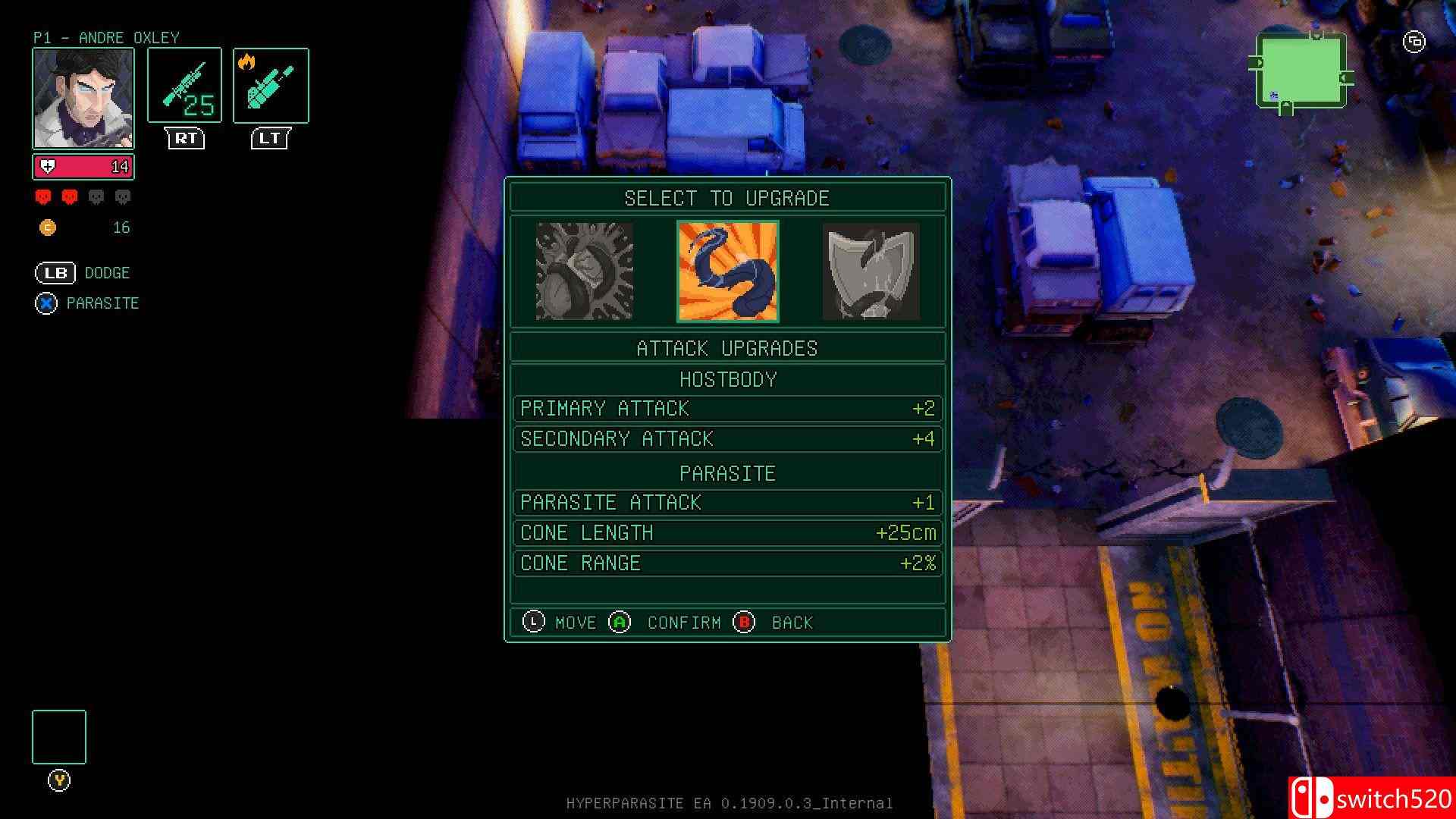Click the empty item slot box
Image resolution: width=1456 pixels, height=819 pixels.
click(x=59, y=737)
